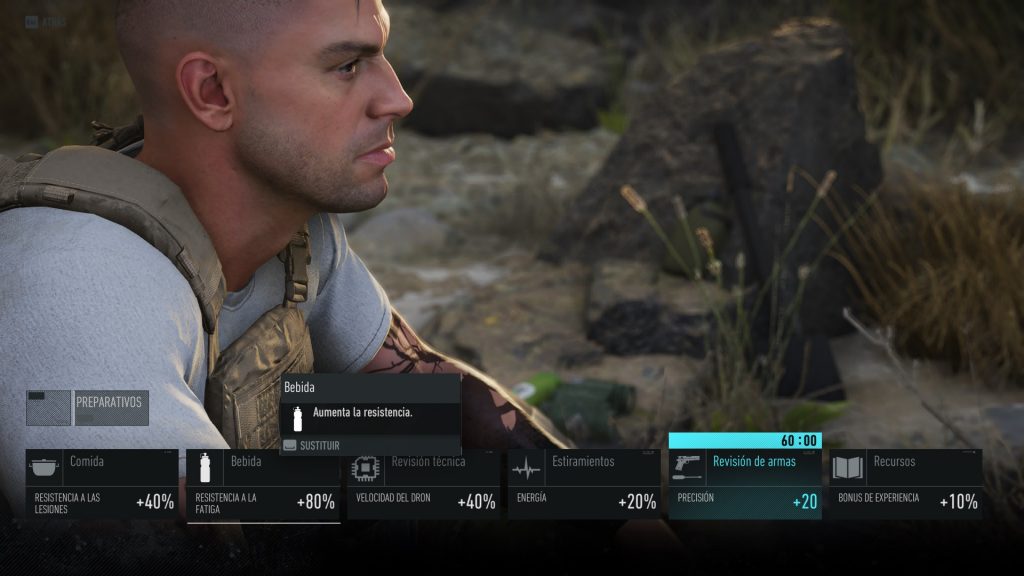Choose the Recursos experience bonus card
Screen dimensions: 1024x576
coord(906,484)
